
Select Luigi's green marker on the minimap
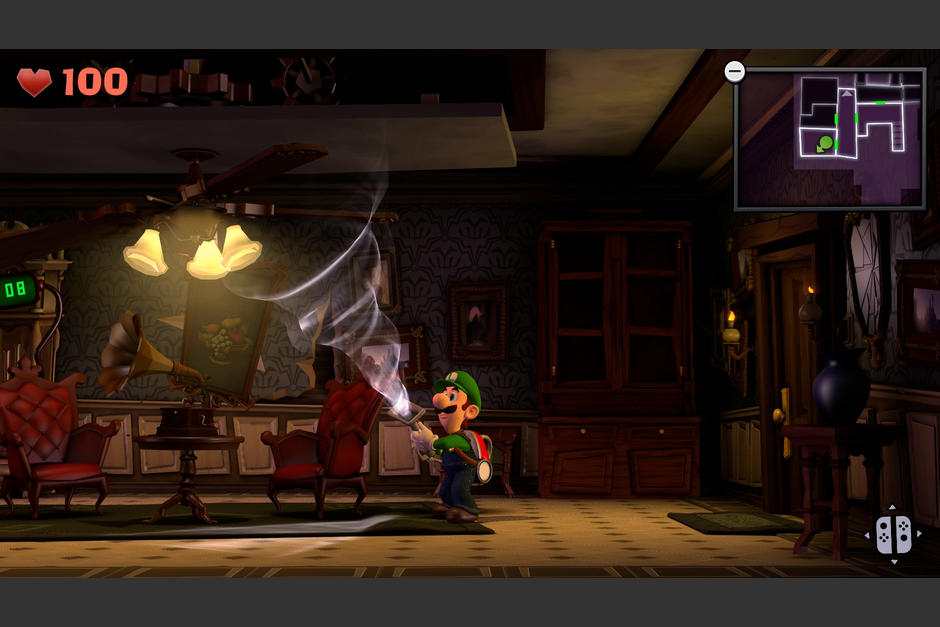coord(825,144)
